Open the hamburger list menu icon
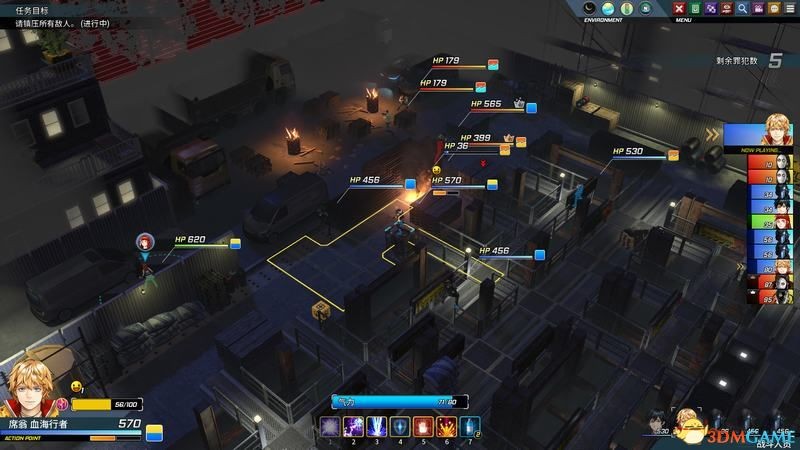The image size is (800, 450). (789, 9)
